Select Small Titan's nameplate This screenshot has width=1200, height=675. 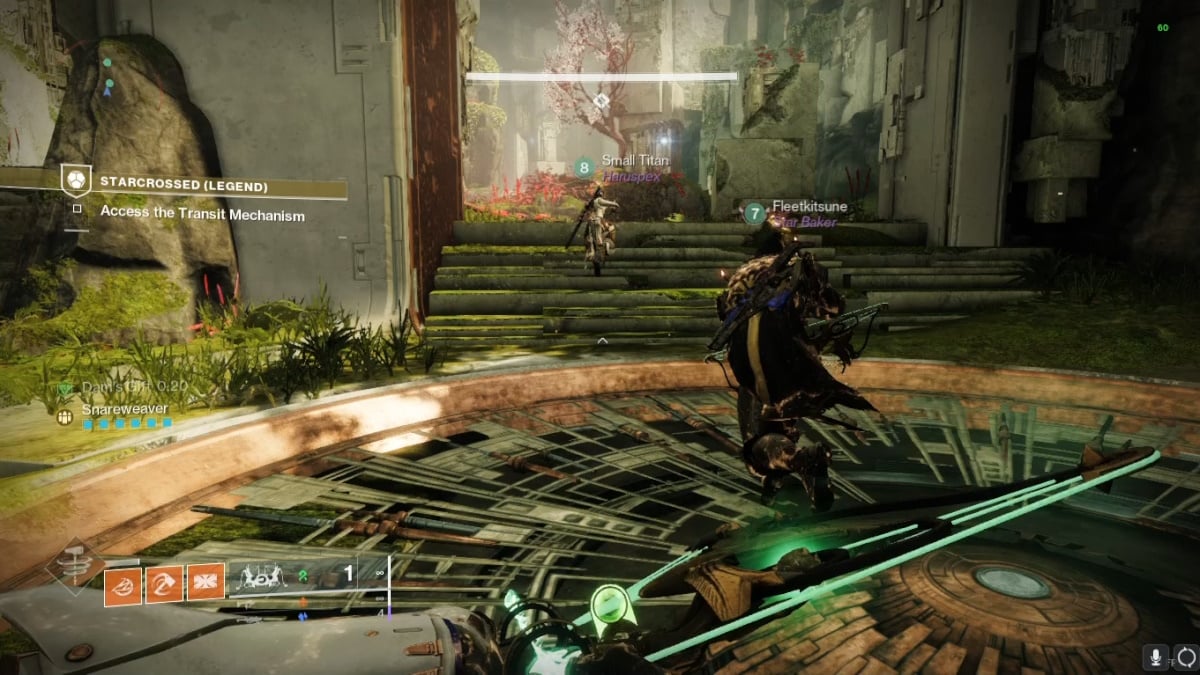pyautogui.click(x=634, y=160)
